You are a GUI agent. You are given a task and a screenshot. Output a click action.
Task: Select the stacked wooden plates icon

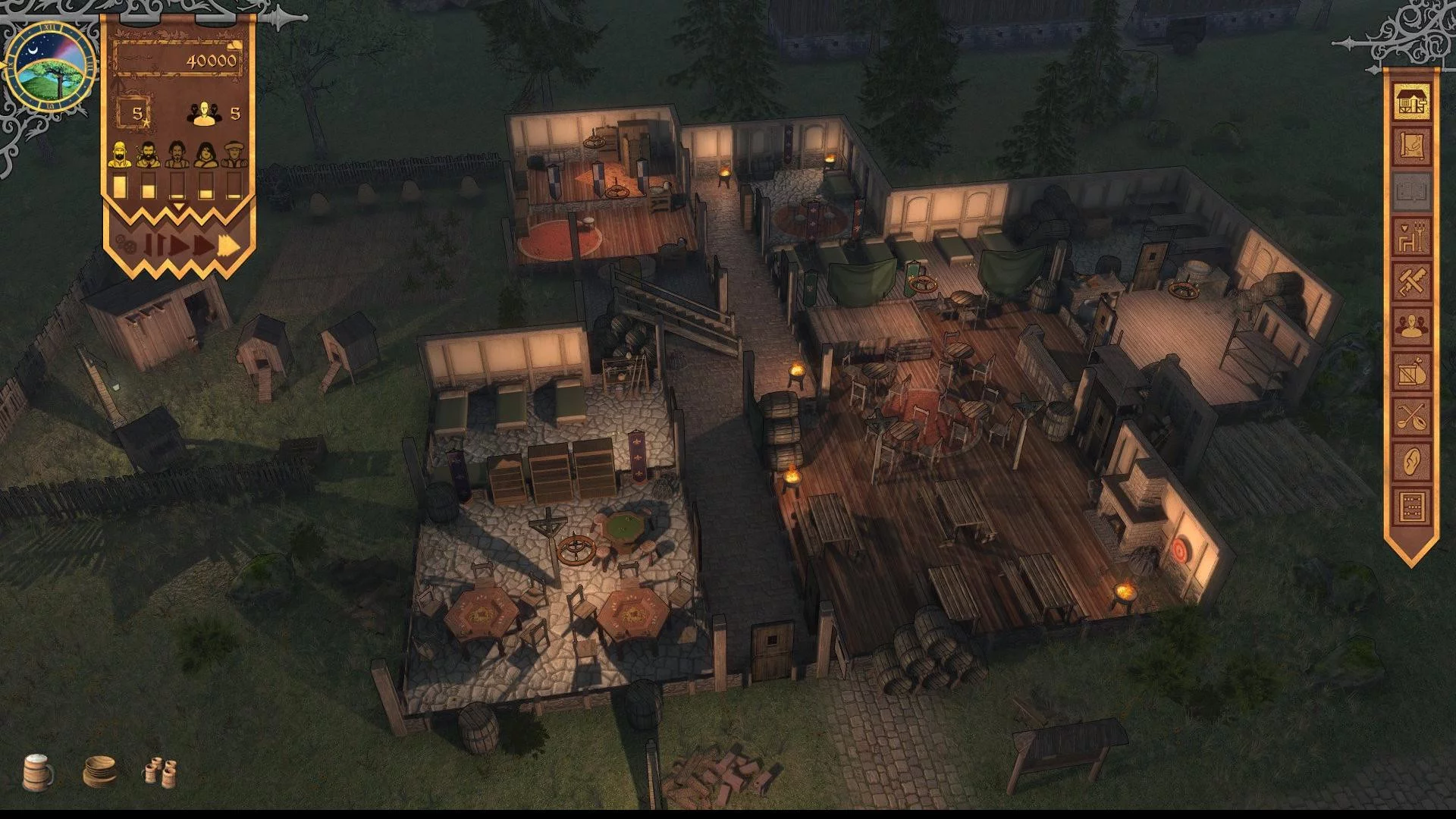click(x=99, y=771)
